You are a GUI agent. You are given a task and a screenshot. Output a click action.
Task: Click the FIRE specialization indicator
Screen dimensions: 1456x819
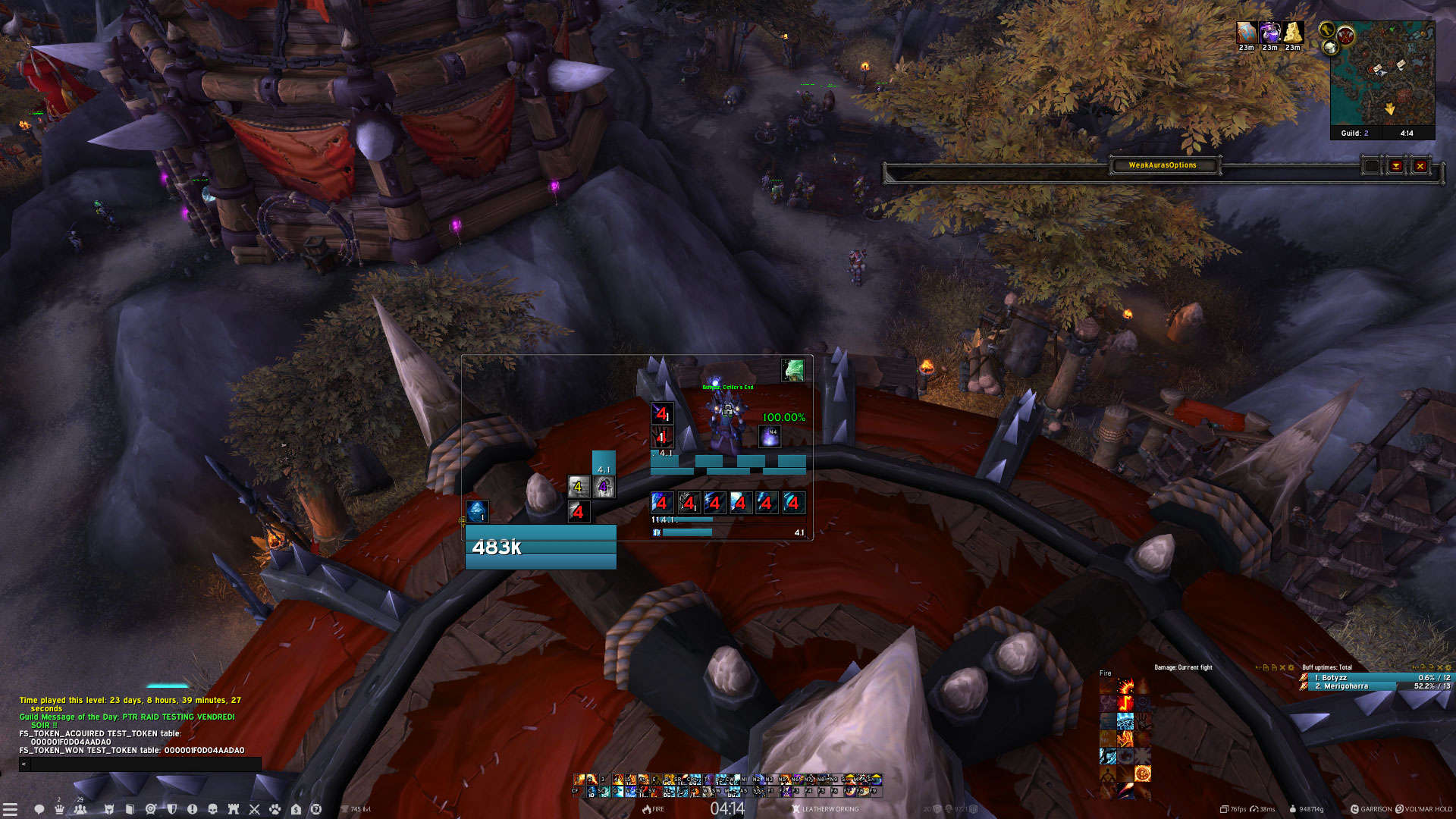653,809
